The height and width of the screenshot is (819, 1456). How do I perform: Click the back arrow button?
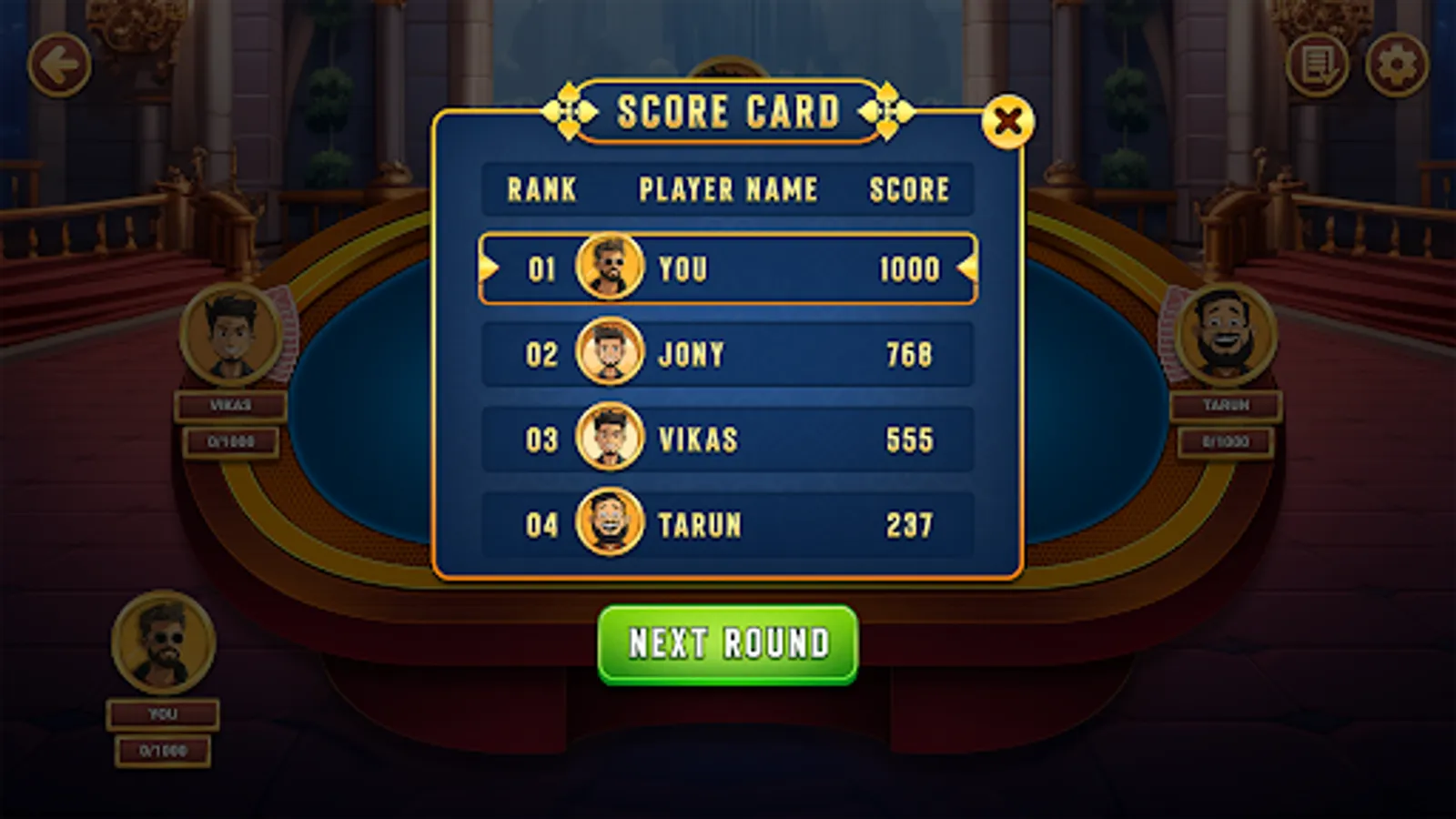[60, 64]
